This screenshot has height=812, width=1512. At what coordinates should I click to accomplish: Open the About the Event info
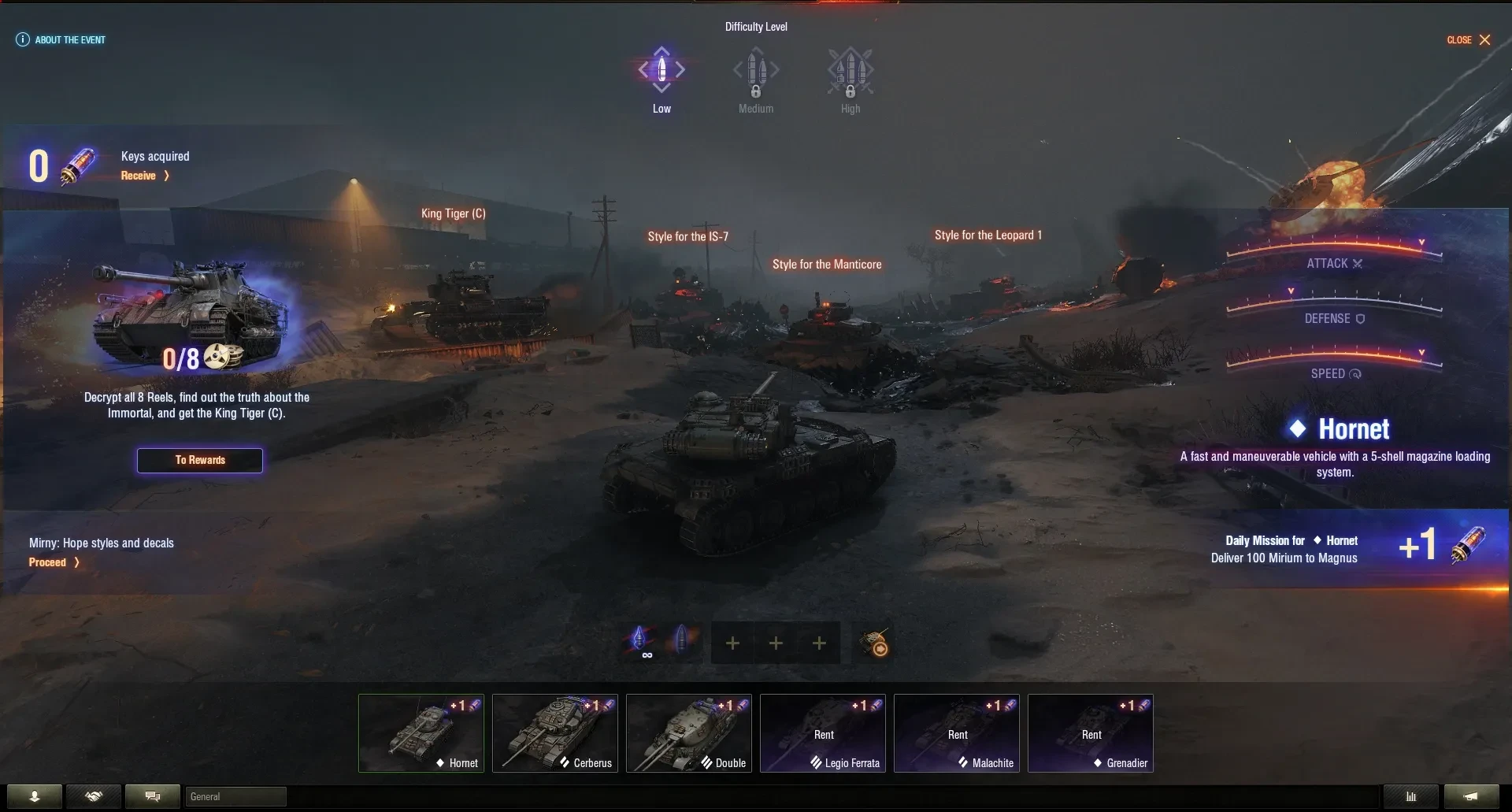pyautogui.click(x=61, y=40)
